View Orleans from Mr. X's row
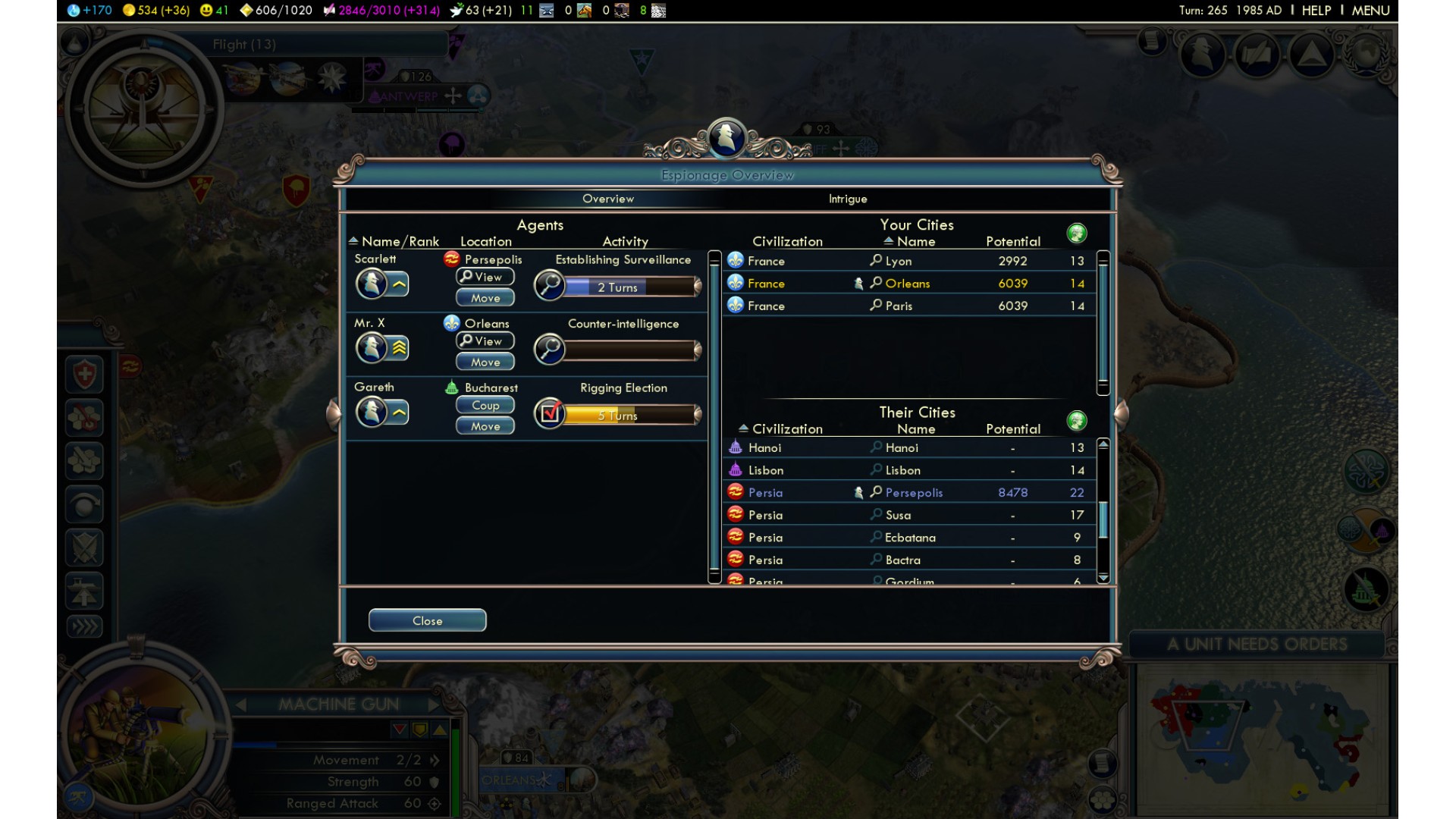Viewport: 1456px width, 819px height. 485,341
